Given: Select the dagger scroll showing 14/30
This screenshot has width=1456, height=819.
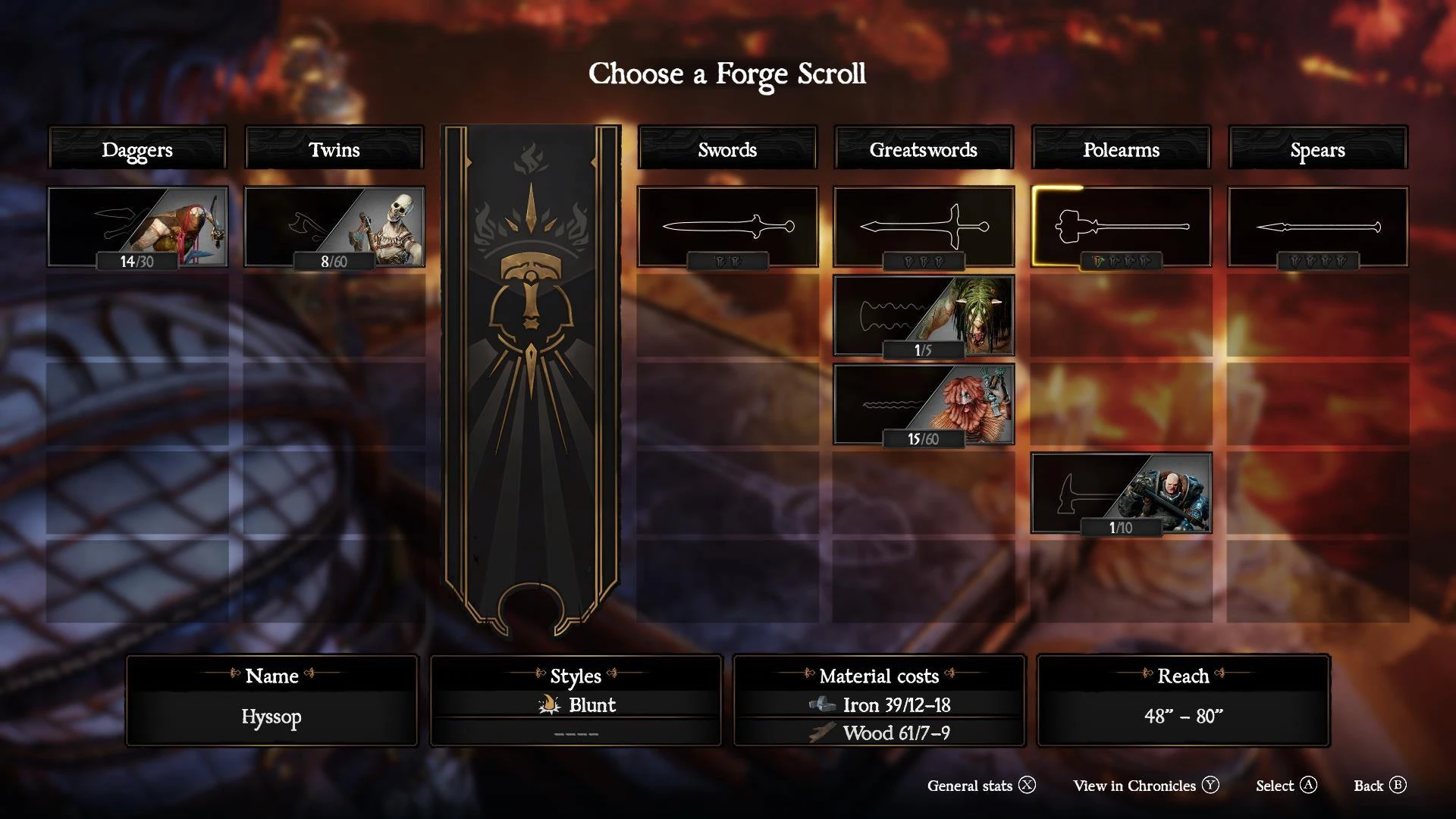Looking at the screenshot, I should pyautogui.click(x=137, y=227).
